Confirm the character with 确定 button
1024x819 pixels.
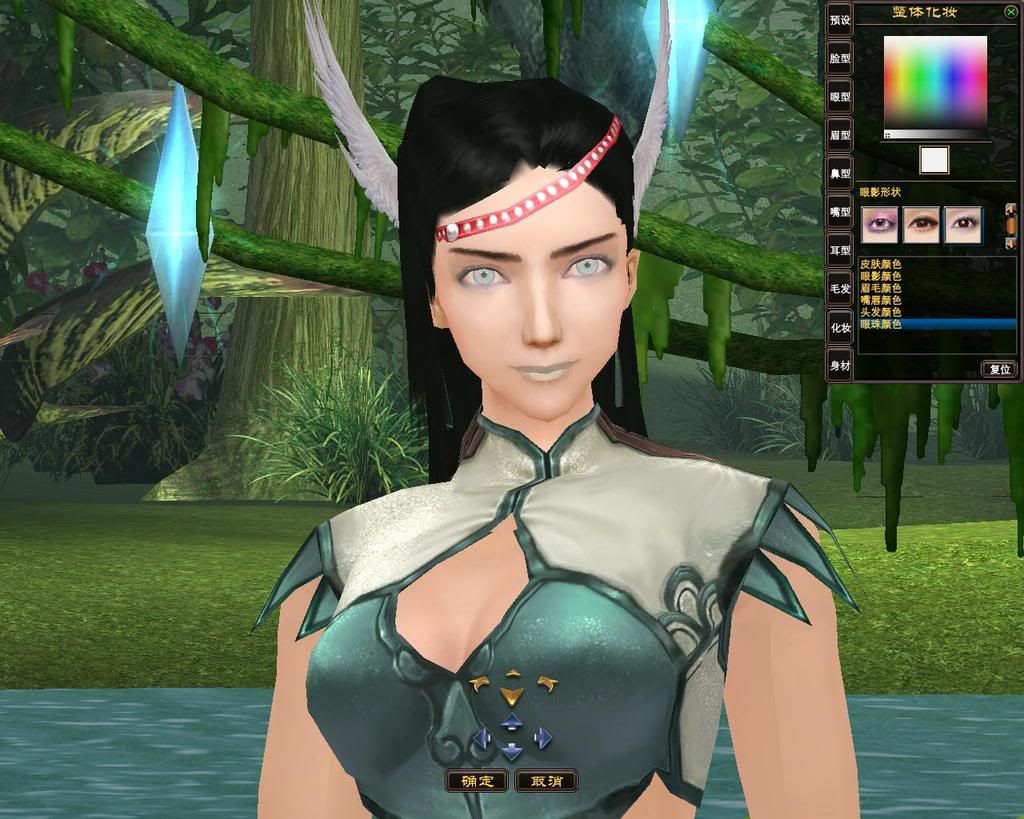click(477, 781)
